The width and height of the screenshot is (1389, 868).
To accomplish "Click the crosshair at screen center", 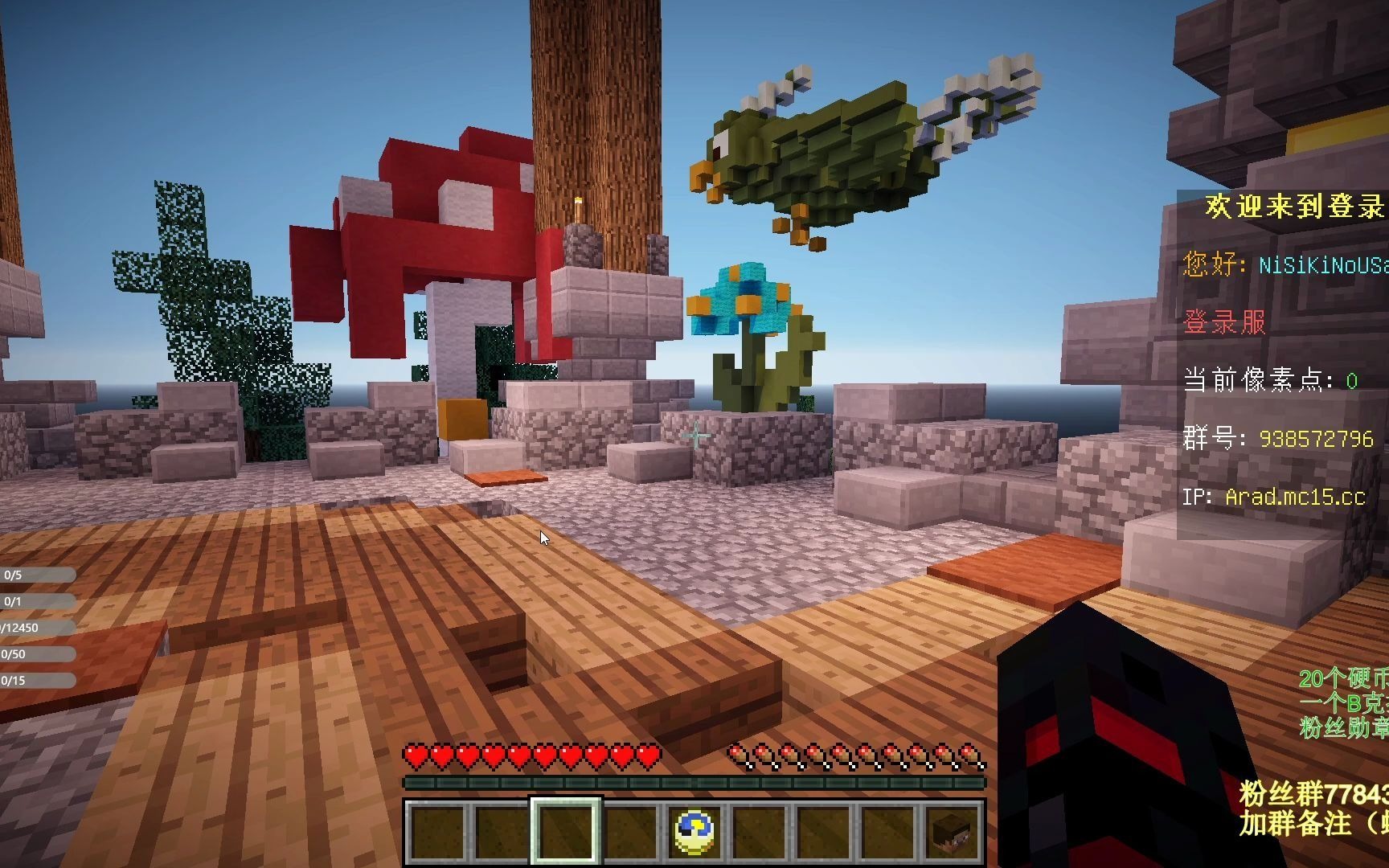I will 694,434.
